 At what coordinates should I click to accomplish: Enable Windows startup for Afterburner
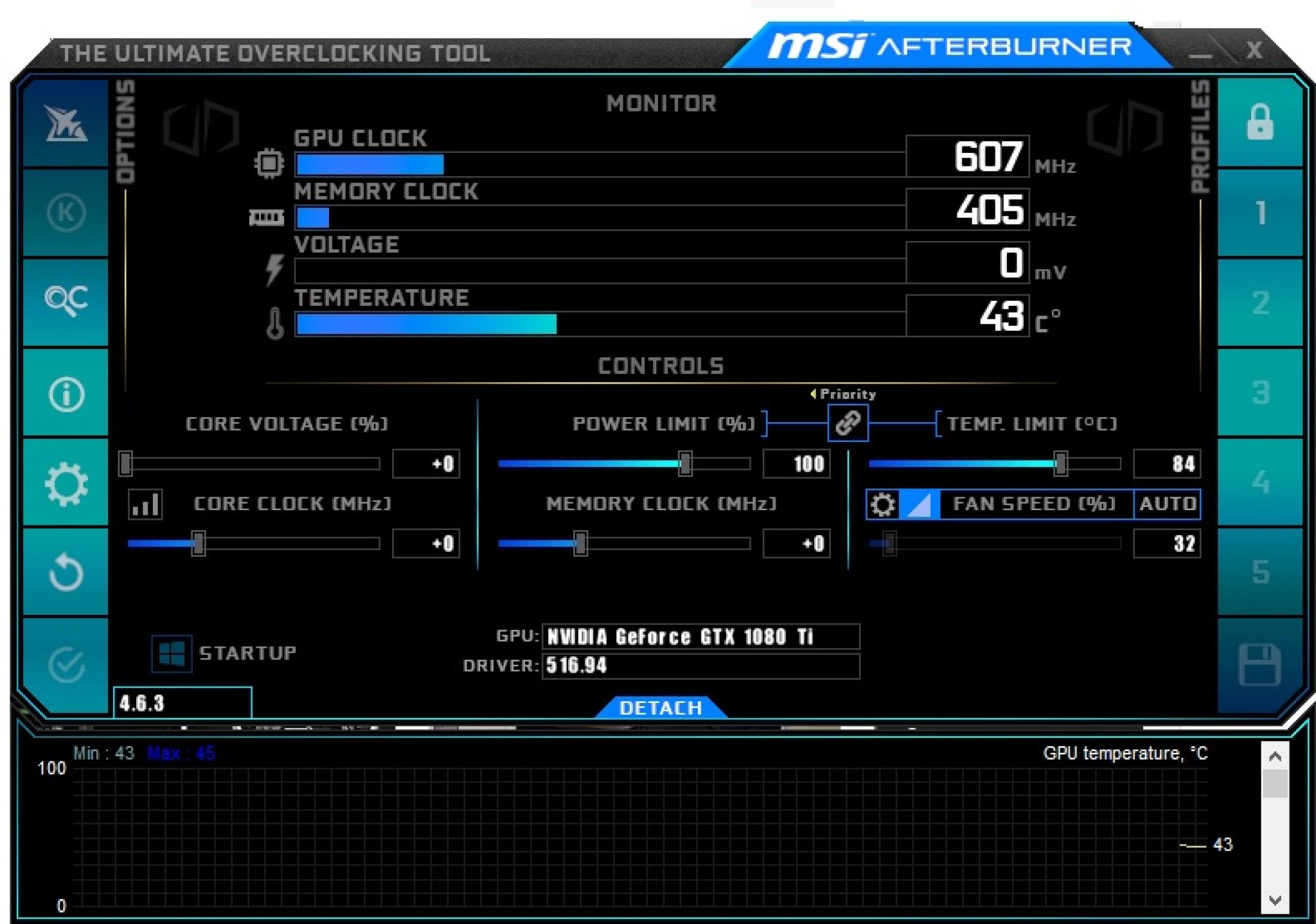[x=172, y=652]
